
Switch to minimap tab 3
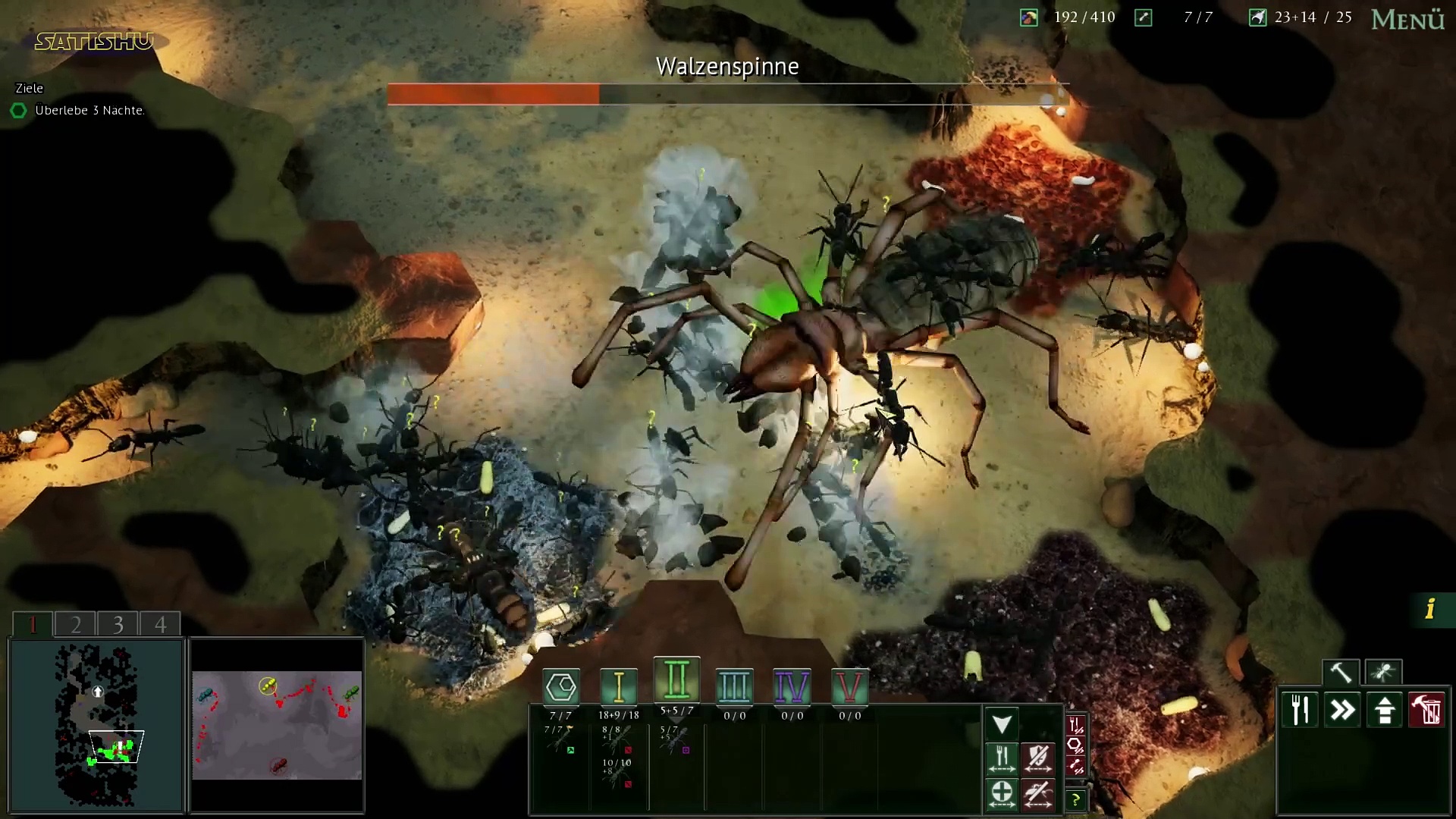118,624
